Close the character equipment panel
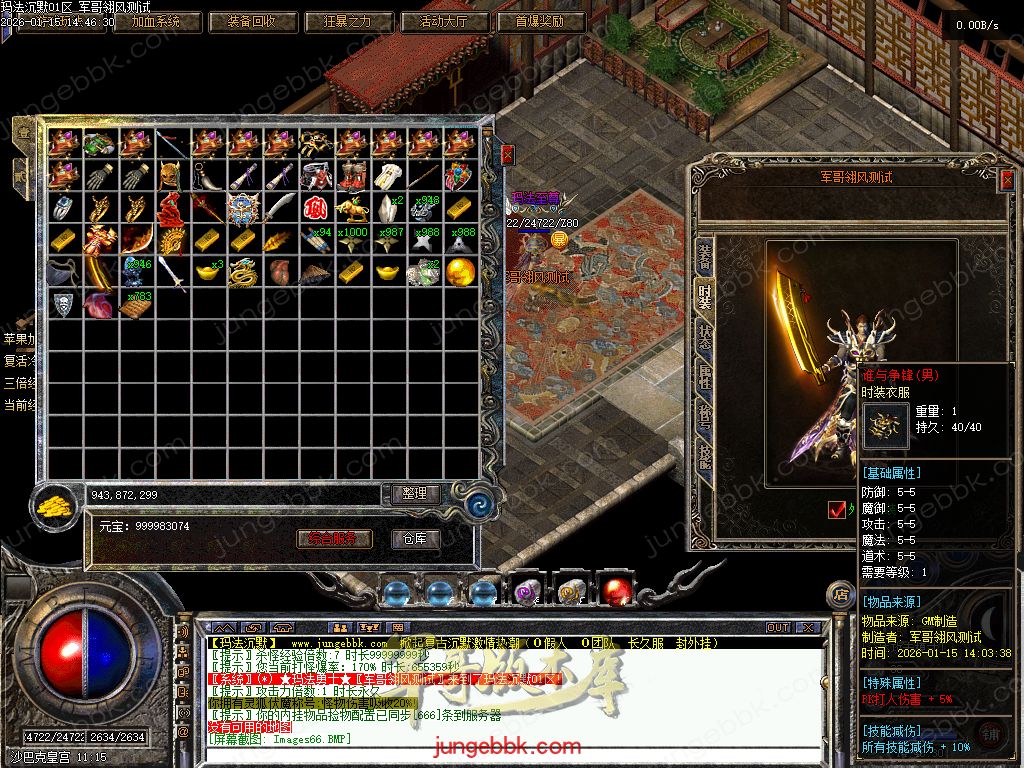Screen dimensions: 1024x768 point(1005,180)
